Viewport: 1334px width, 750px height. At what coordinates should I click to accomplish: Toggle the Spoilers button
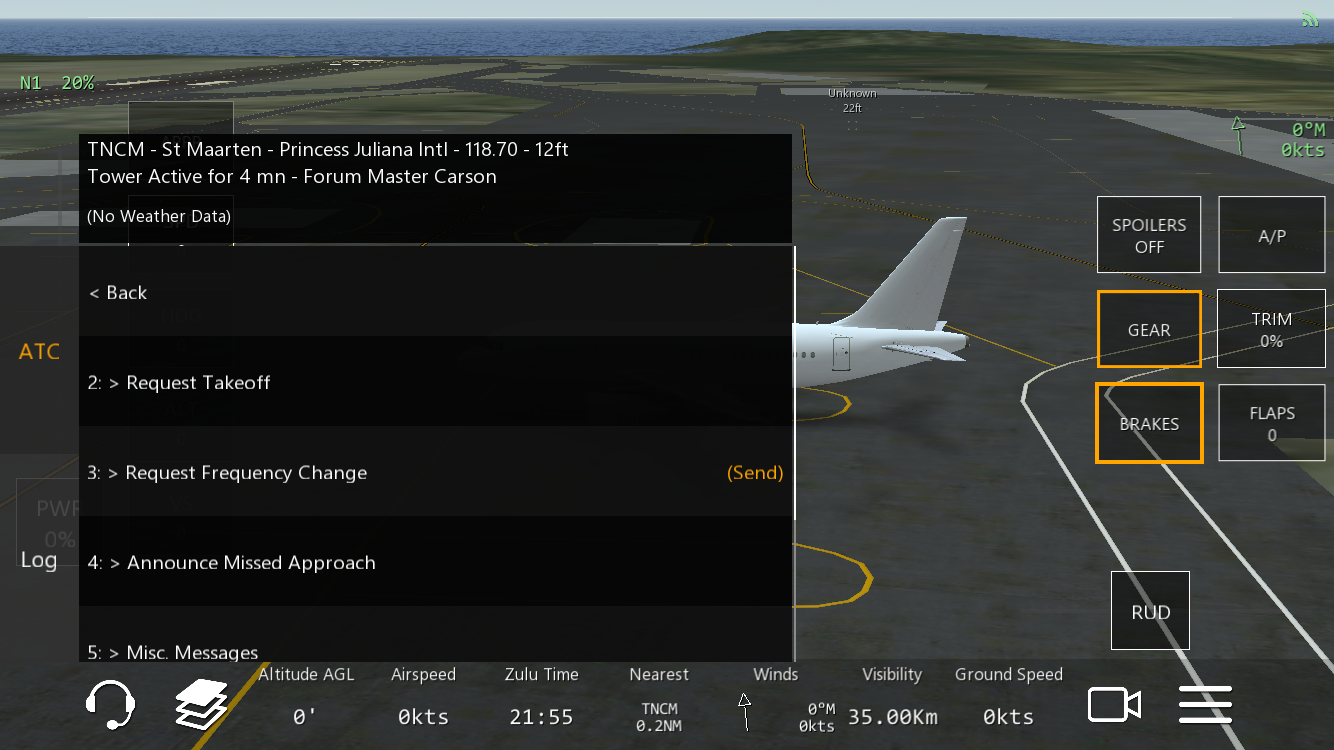point(1149,235)
